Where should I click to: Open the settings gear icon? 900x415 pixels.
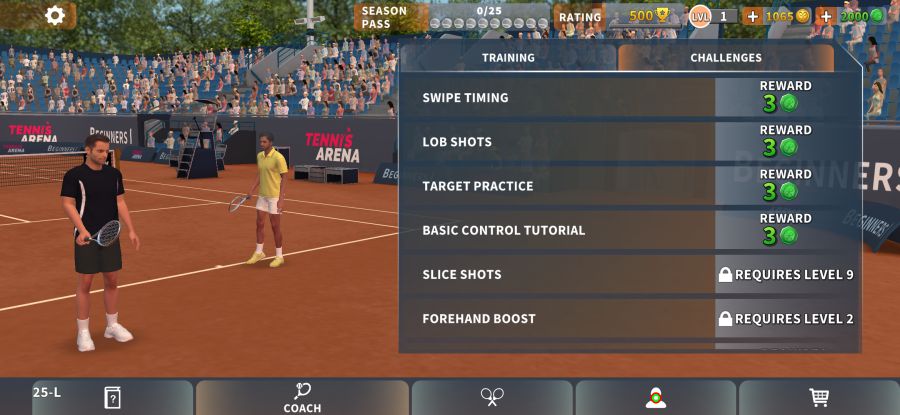pyautogui.click(x=55, y=15)
